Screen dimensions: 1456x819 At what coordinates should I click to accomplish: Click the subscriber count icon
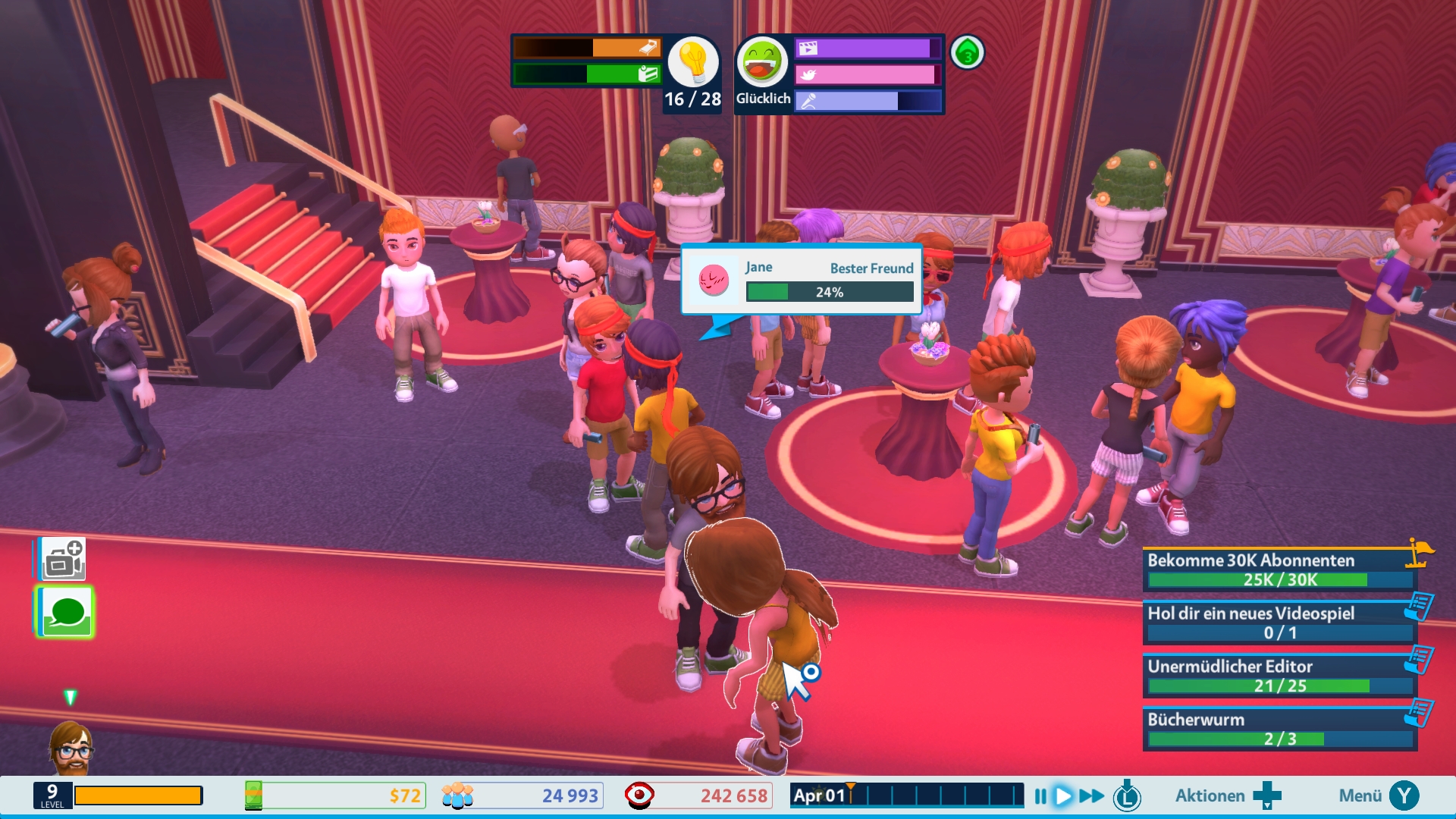pyautogui.click(x=457, y=796)
